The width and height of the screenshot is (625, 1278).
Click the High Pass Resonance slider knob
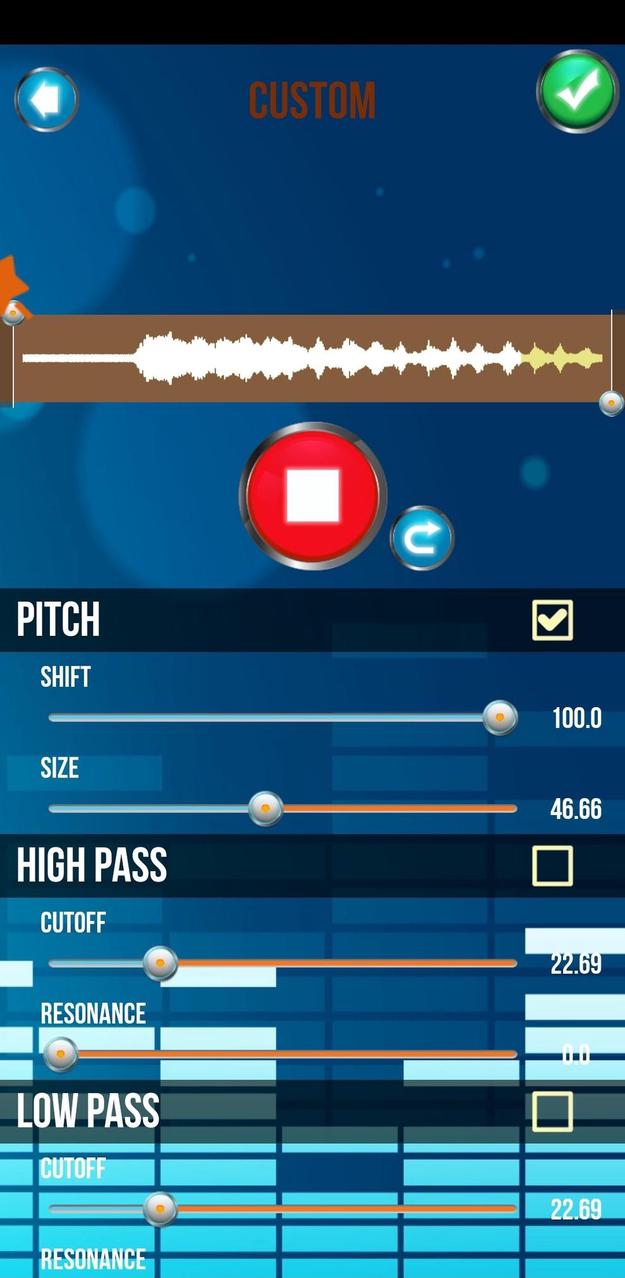pos(61,1053)
